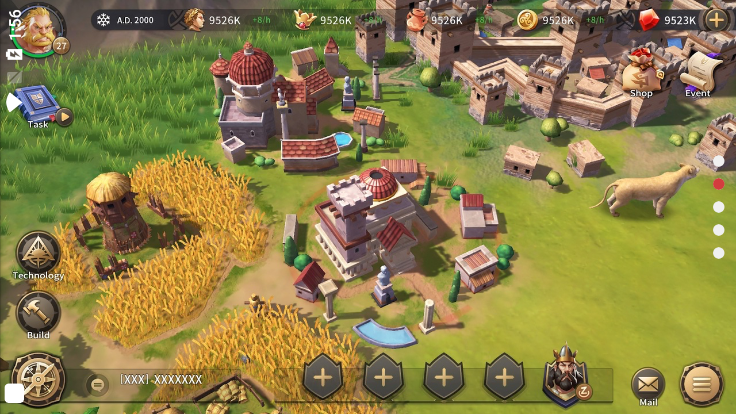Open the Build menu
Image resolution: width=736 pixels, height=414 pixels.
(x=38, y=313)
